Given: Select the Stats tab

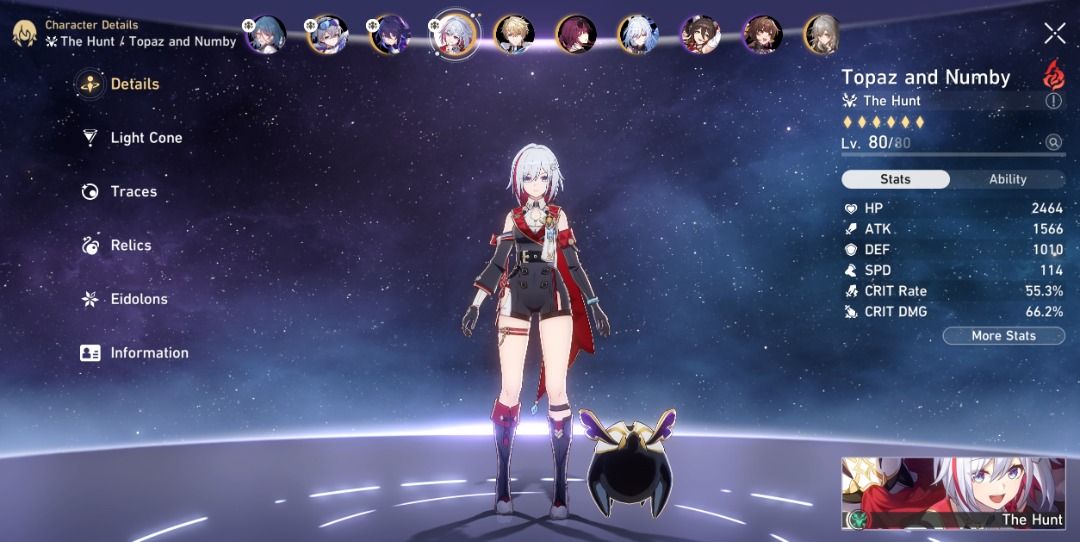Looking at the screenshot, I should click(x=895, y=179).
